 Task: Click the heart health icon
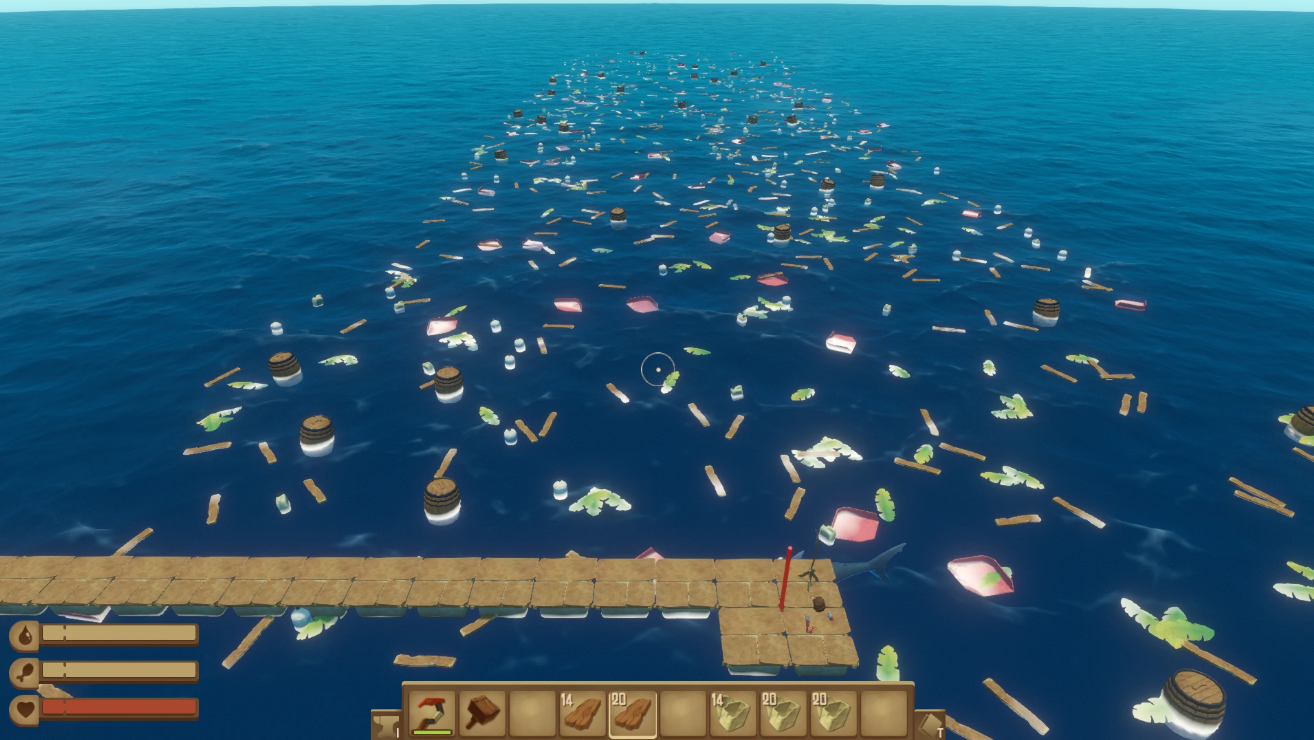(x=25, y=708)
